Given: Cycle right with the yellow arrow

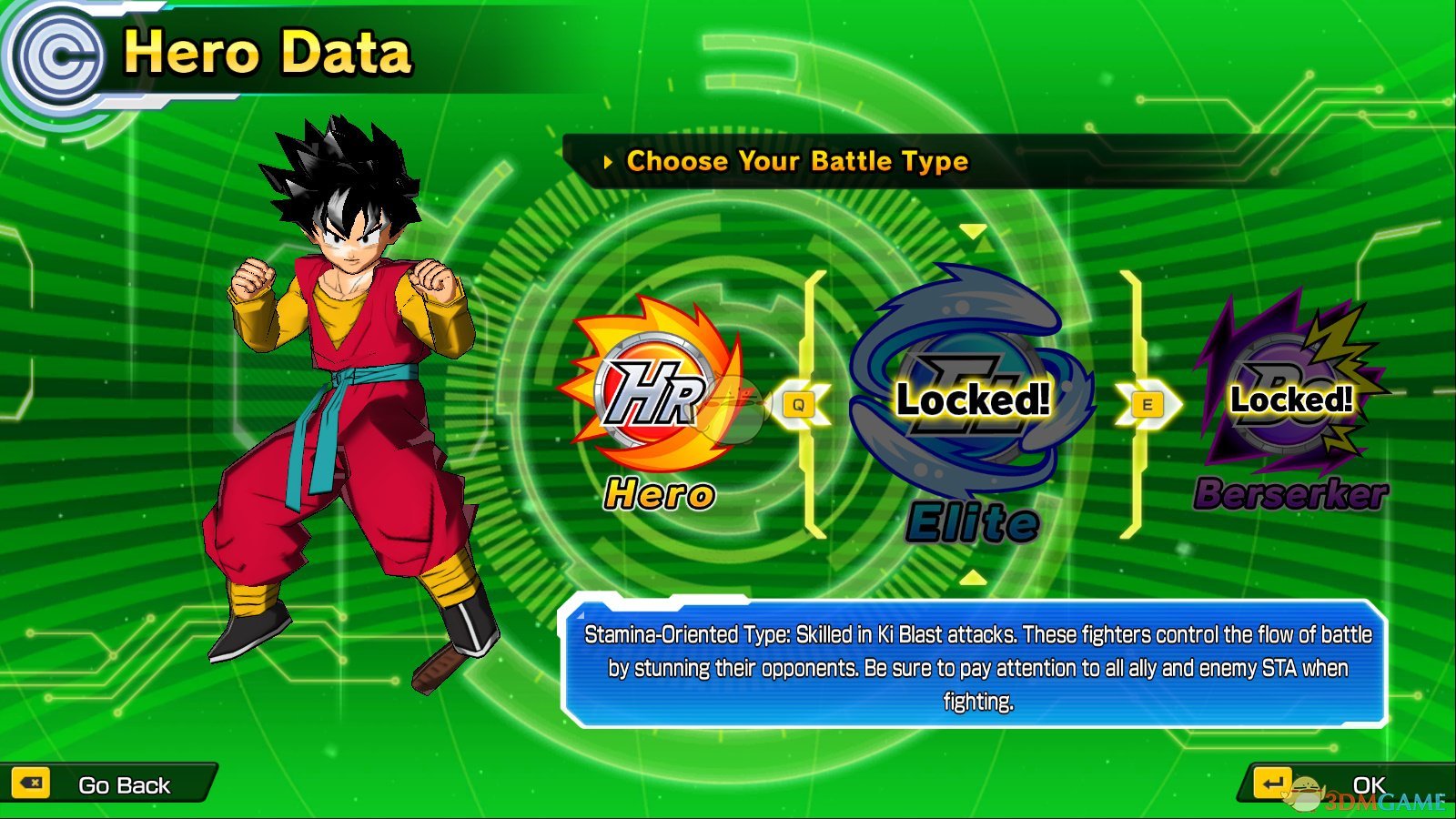Looking at the screenshot, I should pos(1148,405).
